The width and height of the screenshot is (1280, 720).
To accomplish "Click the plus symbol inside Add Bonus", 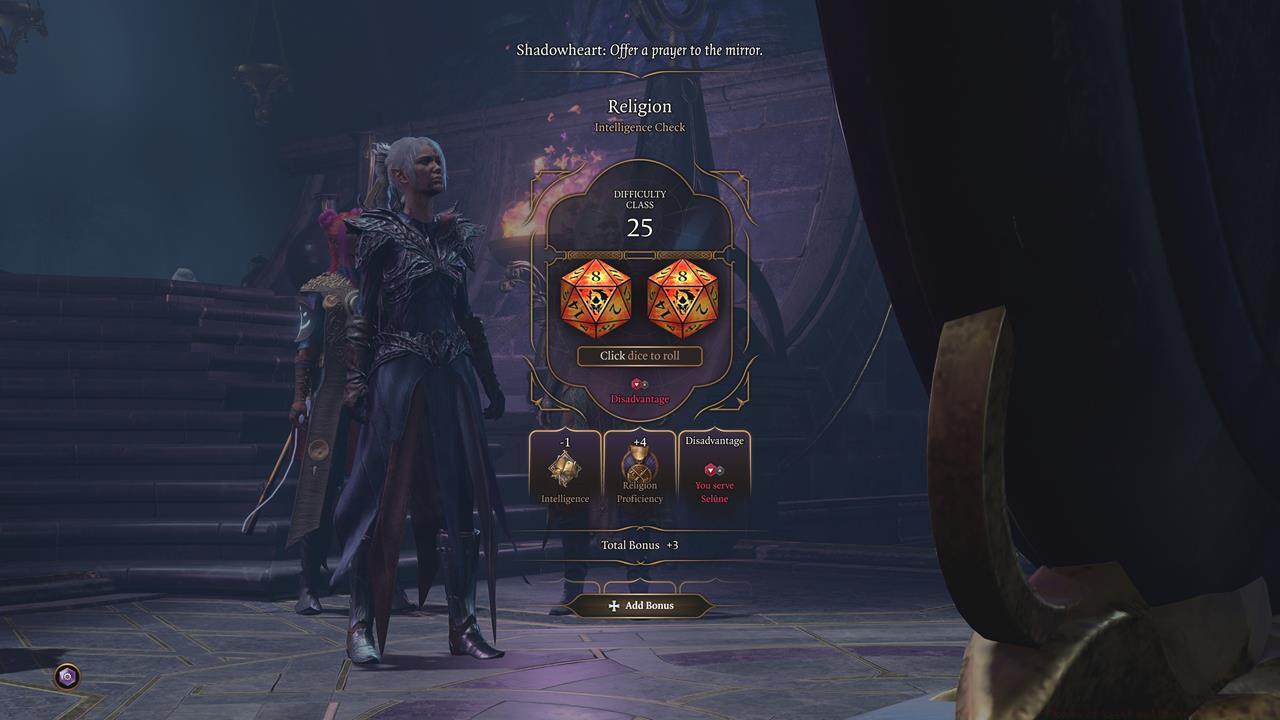I will (x=611, y=605).
